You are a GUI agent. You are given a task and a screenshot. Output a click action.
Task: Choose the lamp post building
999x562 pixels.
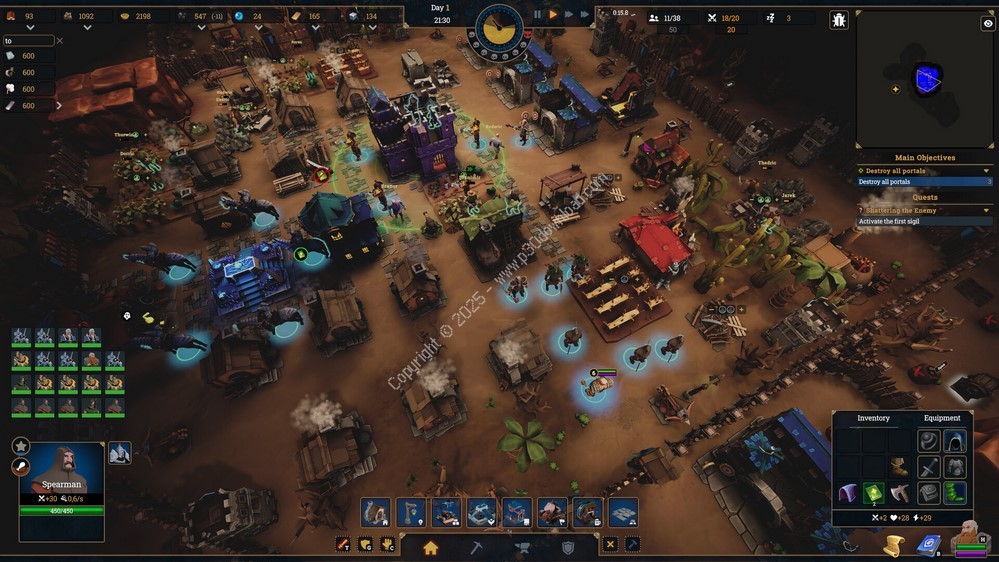point(411,513)
